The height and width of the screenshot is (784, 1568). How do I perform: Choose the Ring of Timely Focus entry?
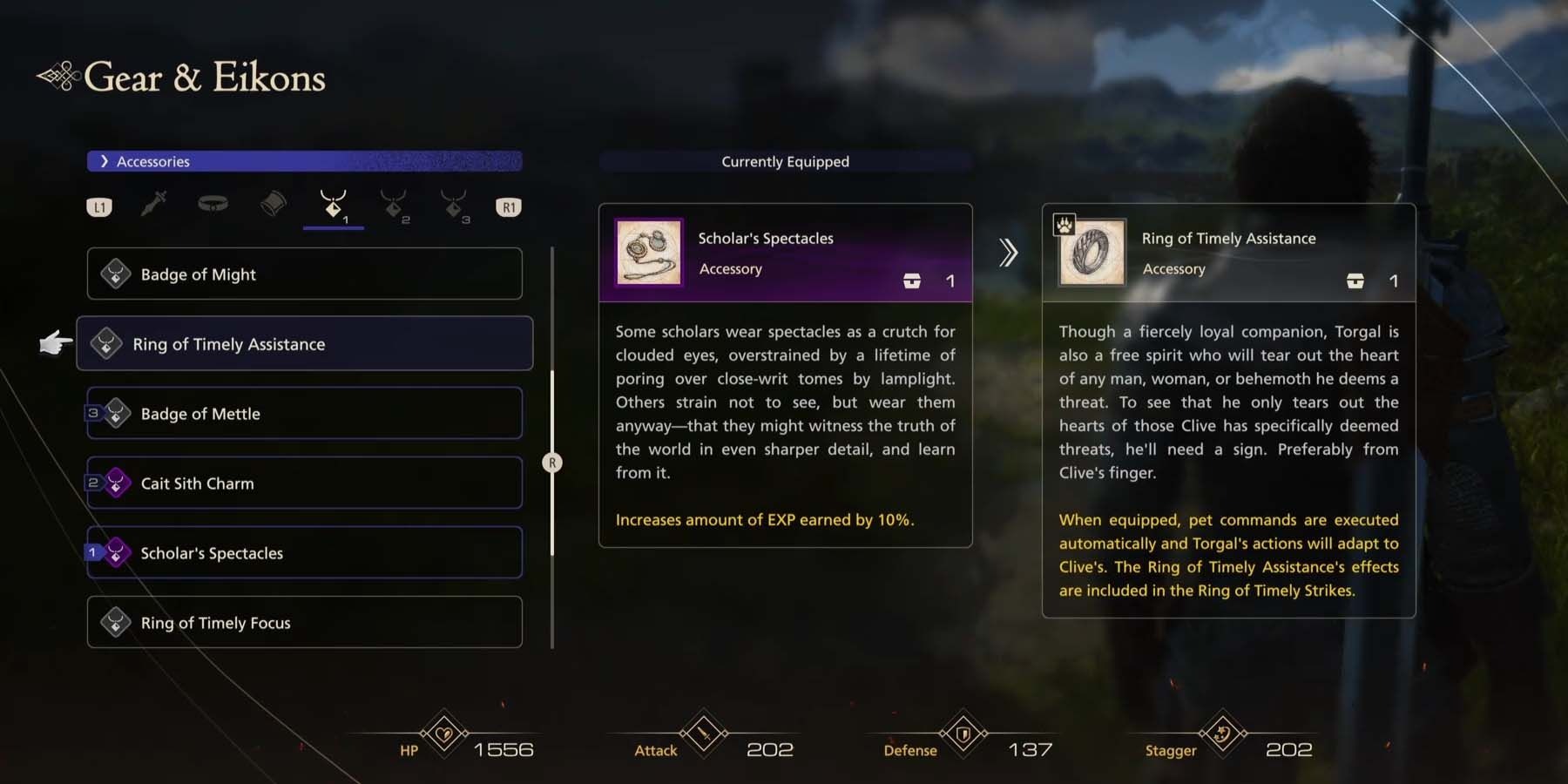[304, 623]
